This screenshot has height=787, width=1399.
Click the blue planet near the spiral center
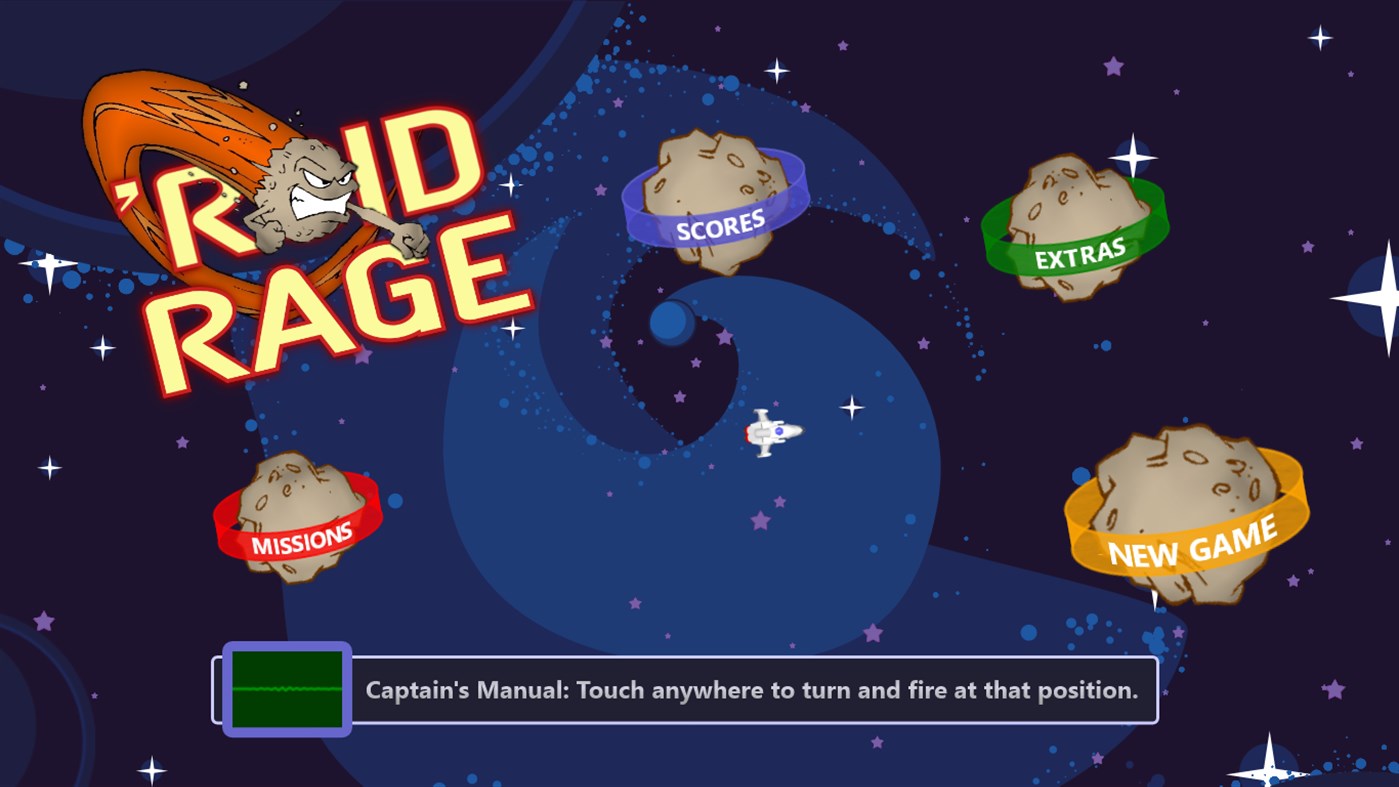(672, 323)
